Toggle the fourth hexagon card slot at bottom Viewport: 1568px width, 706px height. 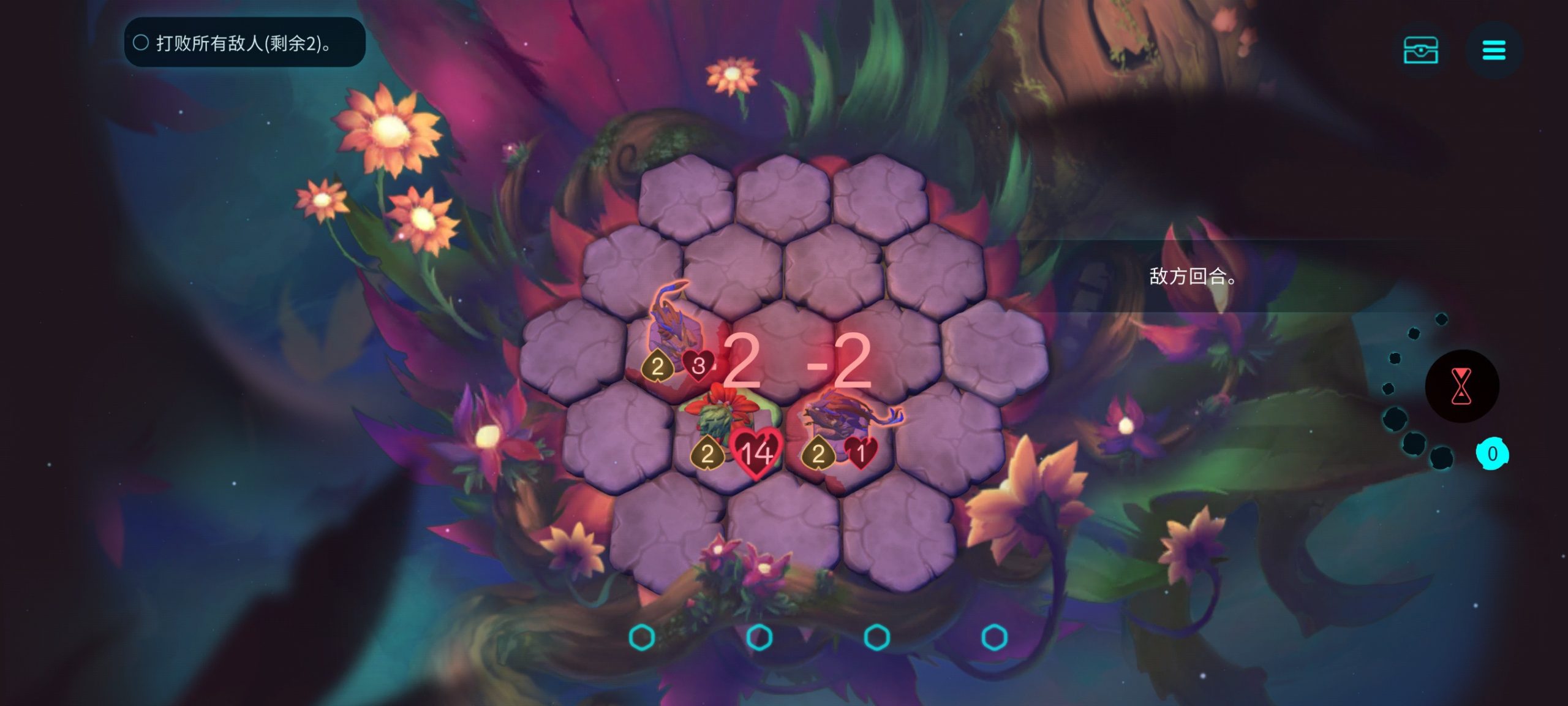995,637
